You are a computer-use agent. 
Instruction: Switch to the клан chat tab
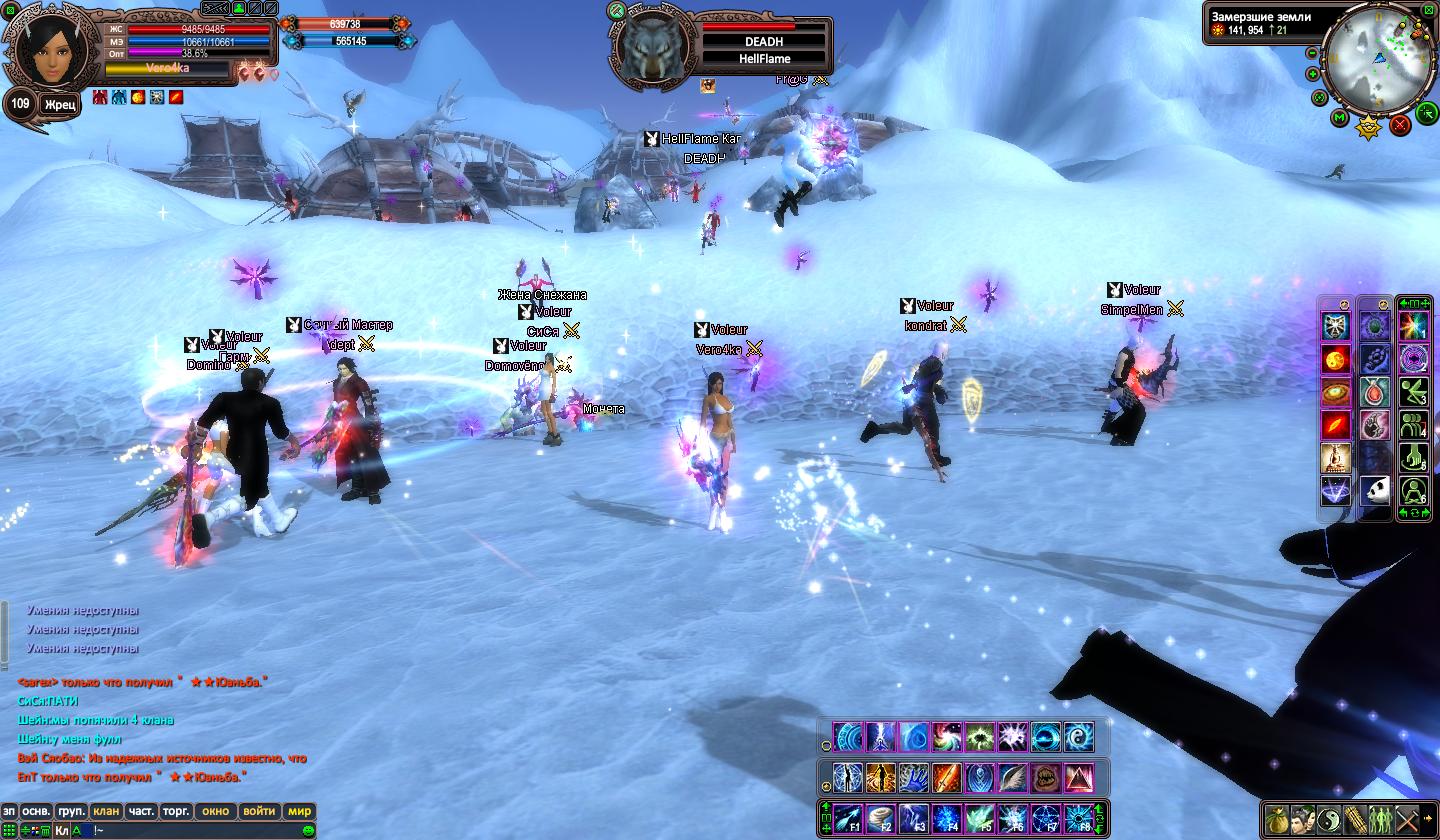tap(106, 811)
